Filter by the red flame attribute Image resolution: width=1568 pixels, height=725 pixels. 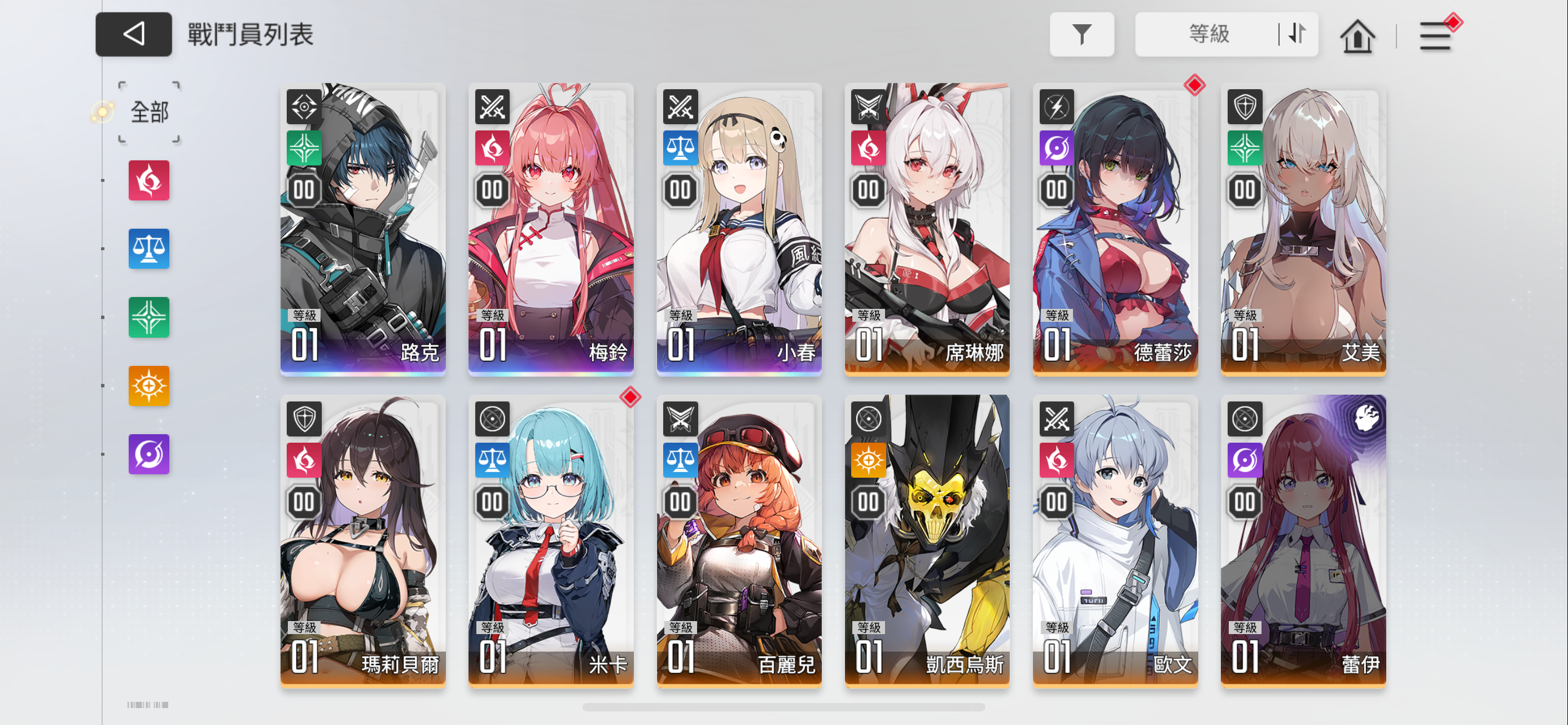point(148,181)
